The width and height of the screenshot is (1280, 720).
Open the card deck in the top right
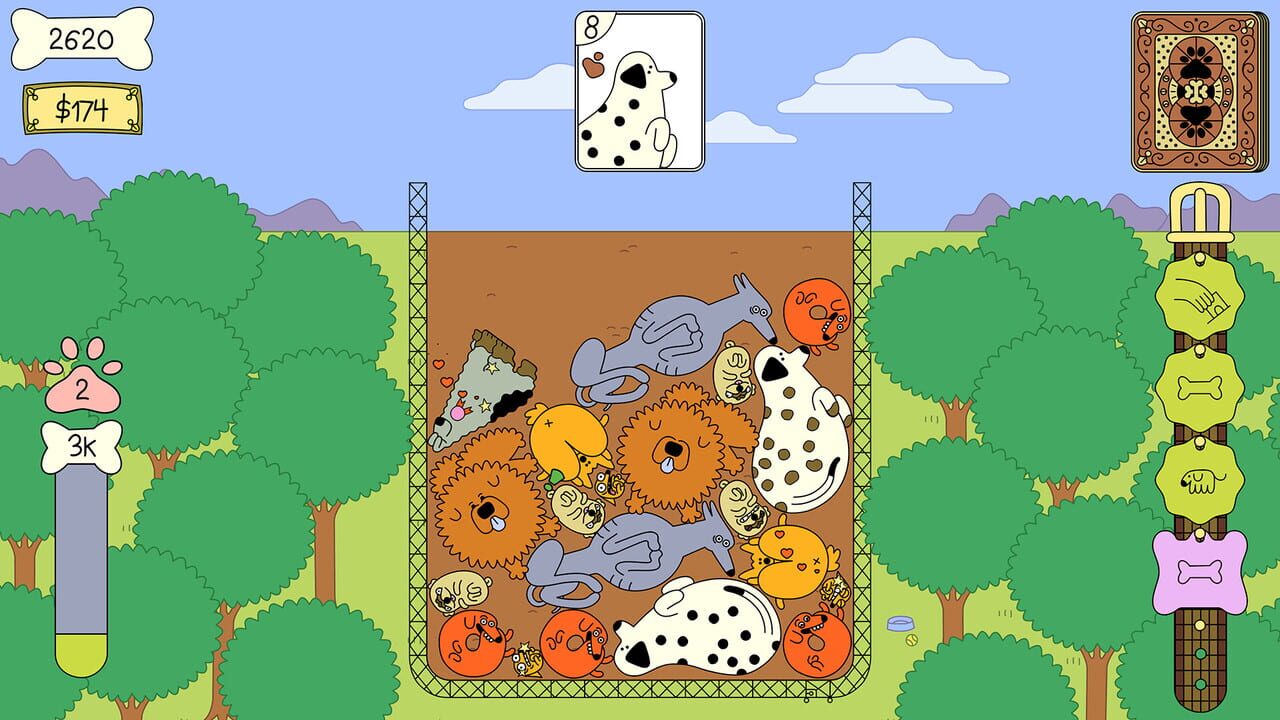[1196, 85]
